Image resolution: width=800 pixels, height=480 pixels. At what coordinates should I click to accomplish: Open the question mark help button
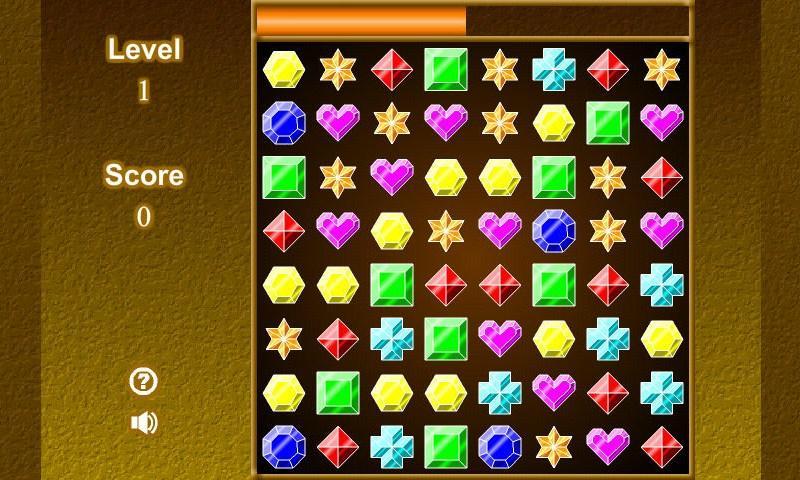144,381
